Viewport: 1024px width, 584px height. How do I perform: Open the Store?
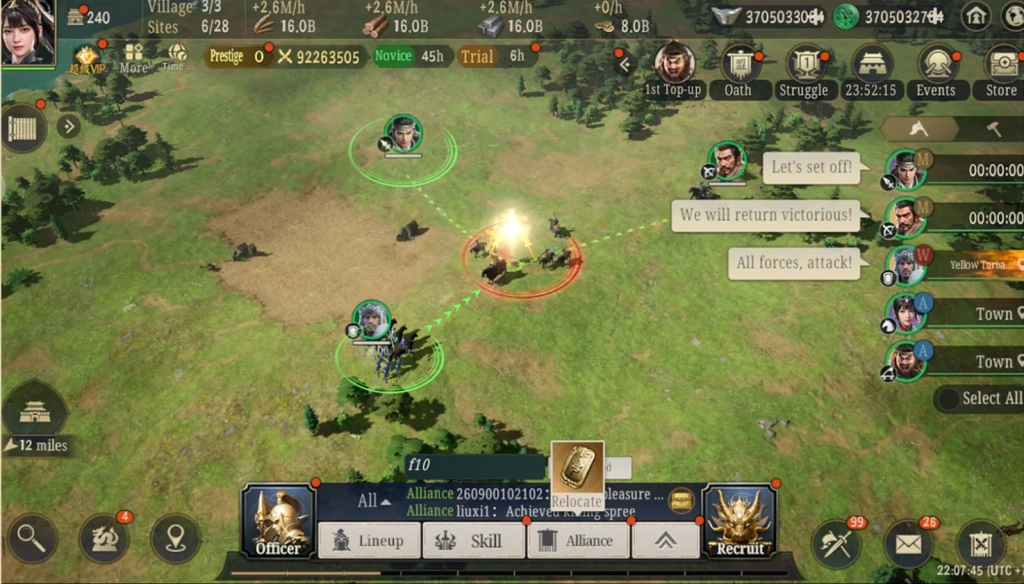click(1000, 70)
